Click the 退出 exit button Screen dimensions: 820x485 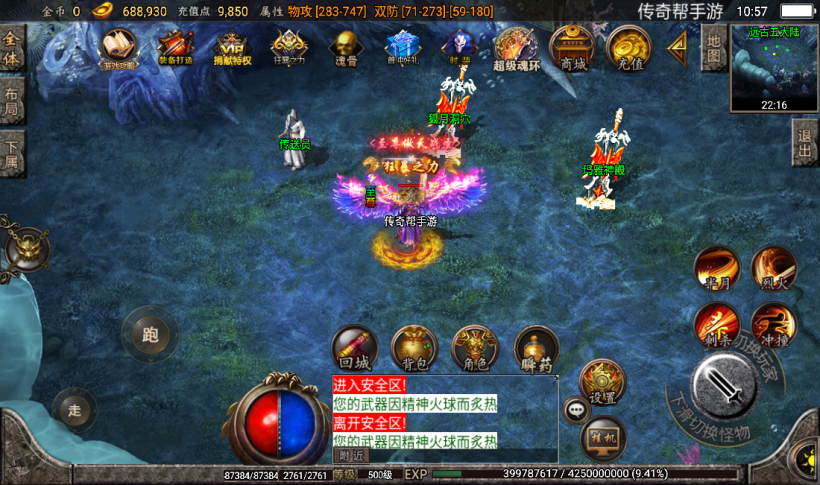point(805,145)
